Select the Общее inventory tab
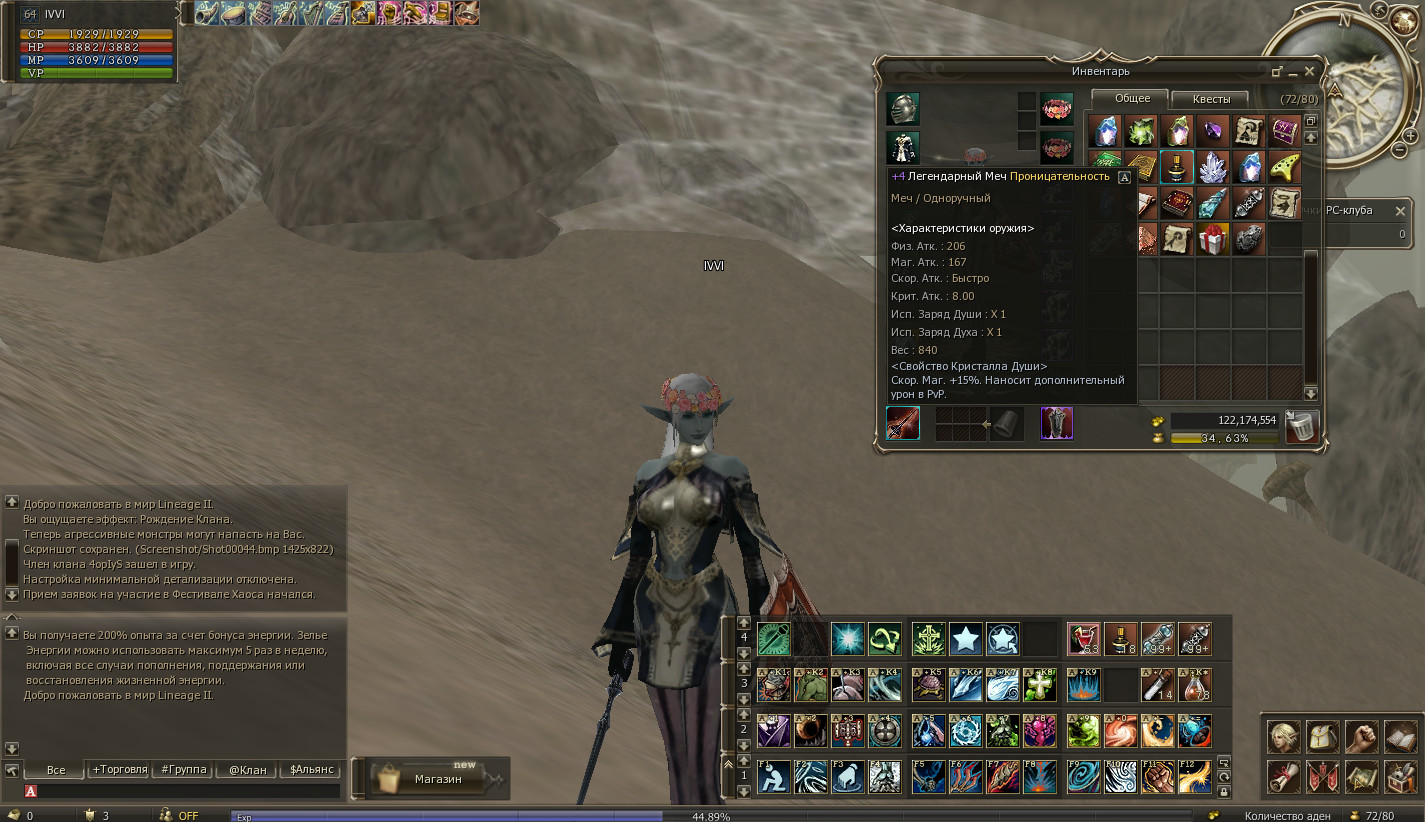This screenshot has height=822, width=1425. point(1133,98)
